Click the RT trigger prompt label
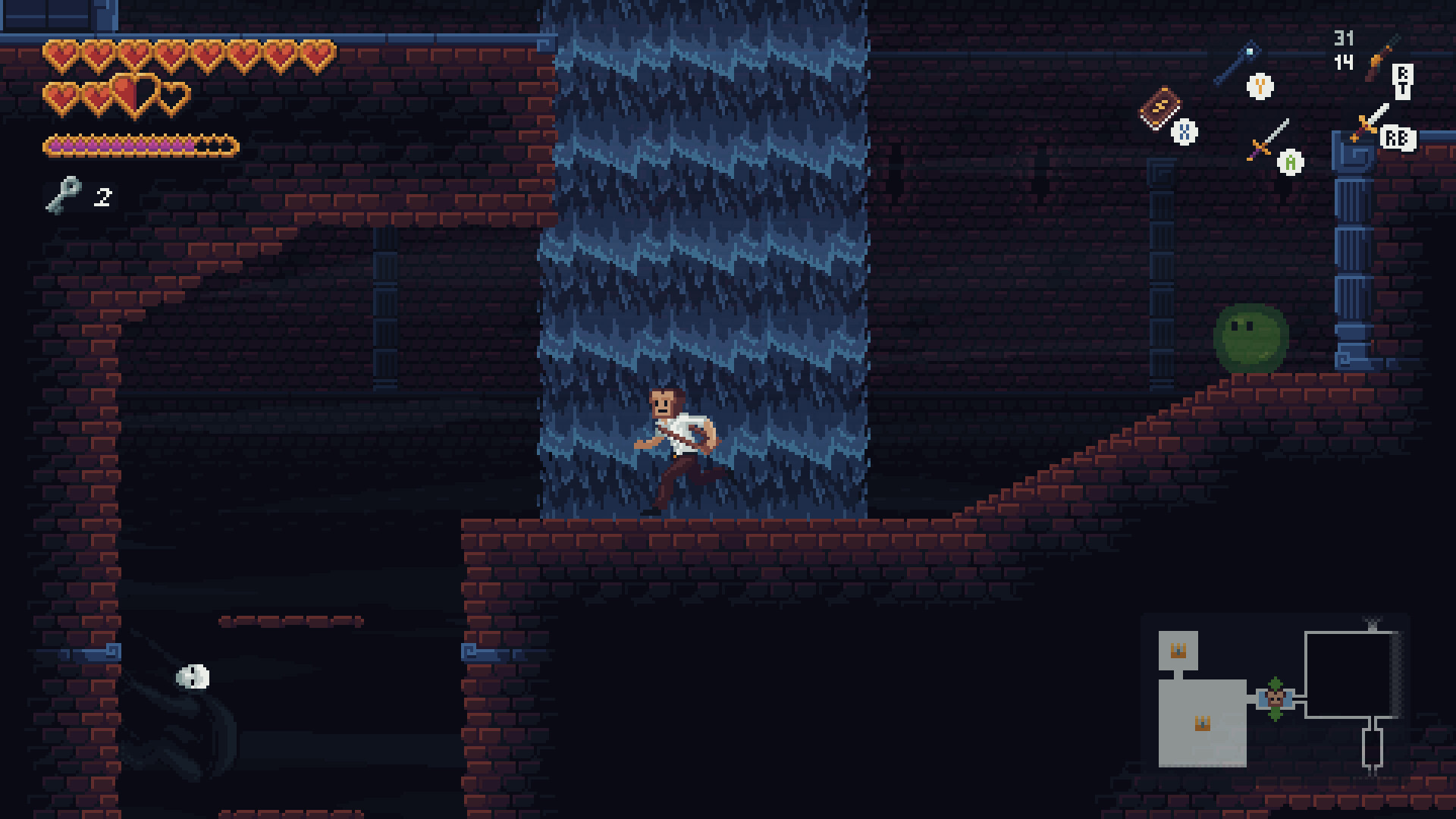 1403,82
